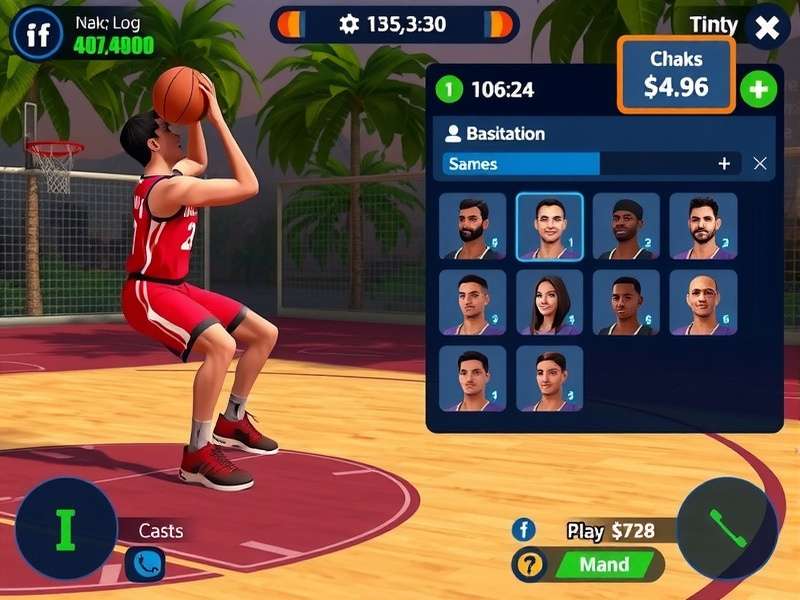Open the blue phone icon under Casts
This screenshot has height=600, width=800.
(145, 565)
